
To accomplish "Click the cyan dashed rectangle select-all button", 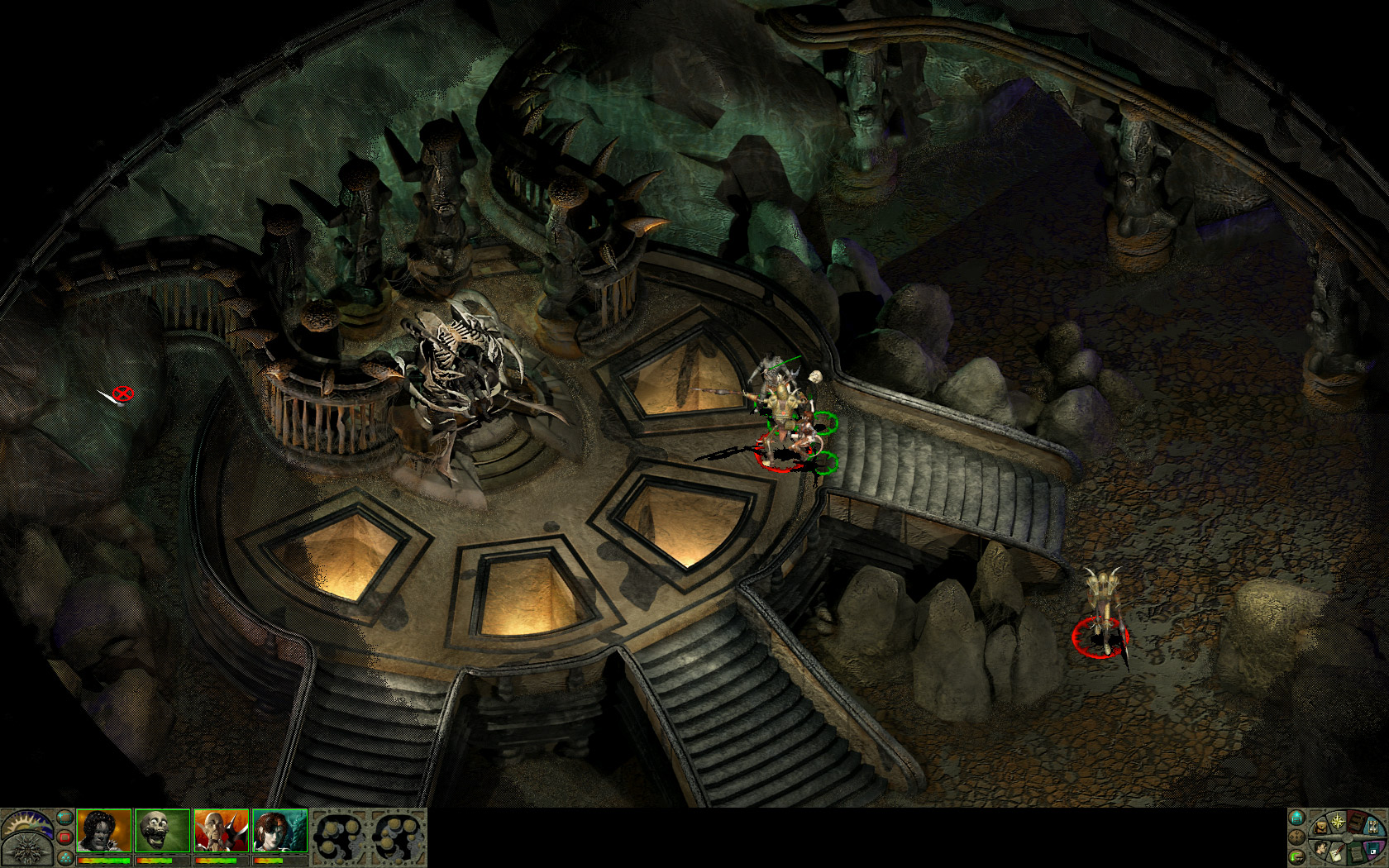I will click(64, 817).
